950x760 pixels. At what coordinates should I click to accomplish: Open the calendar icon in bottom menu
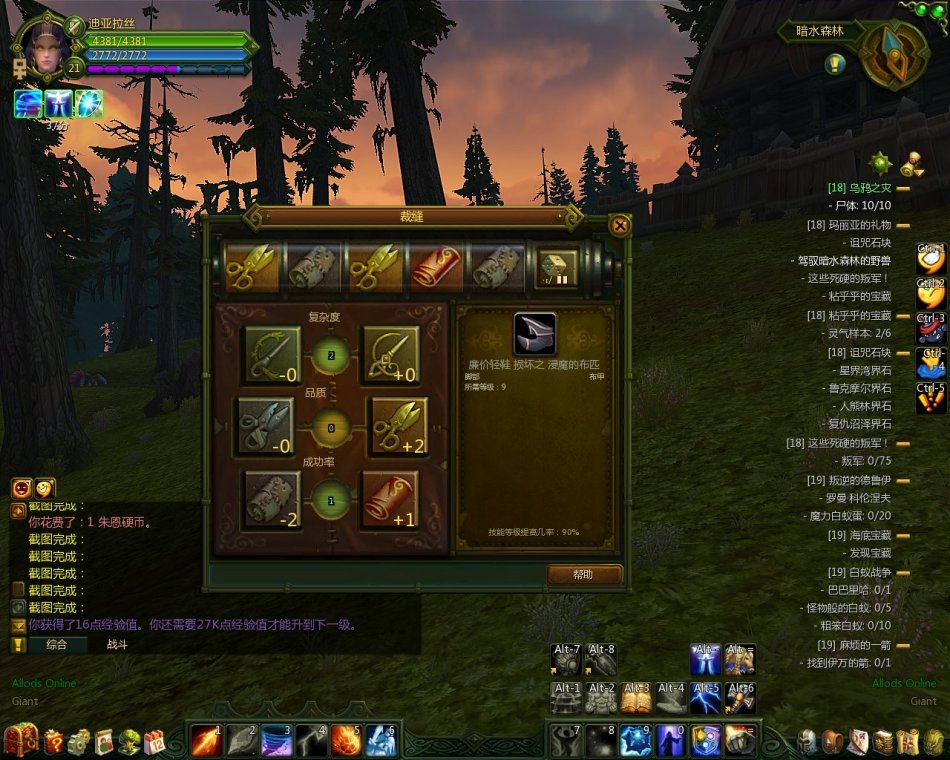[x=155, y=742]
